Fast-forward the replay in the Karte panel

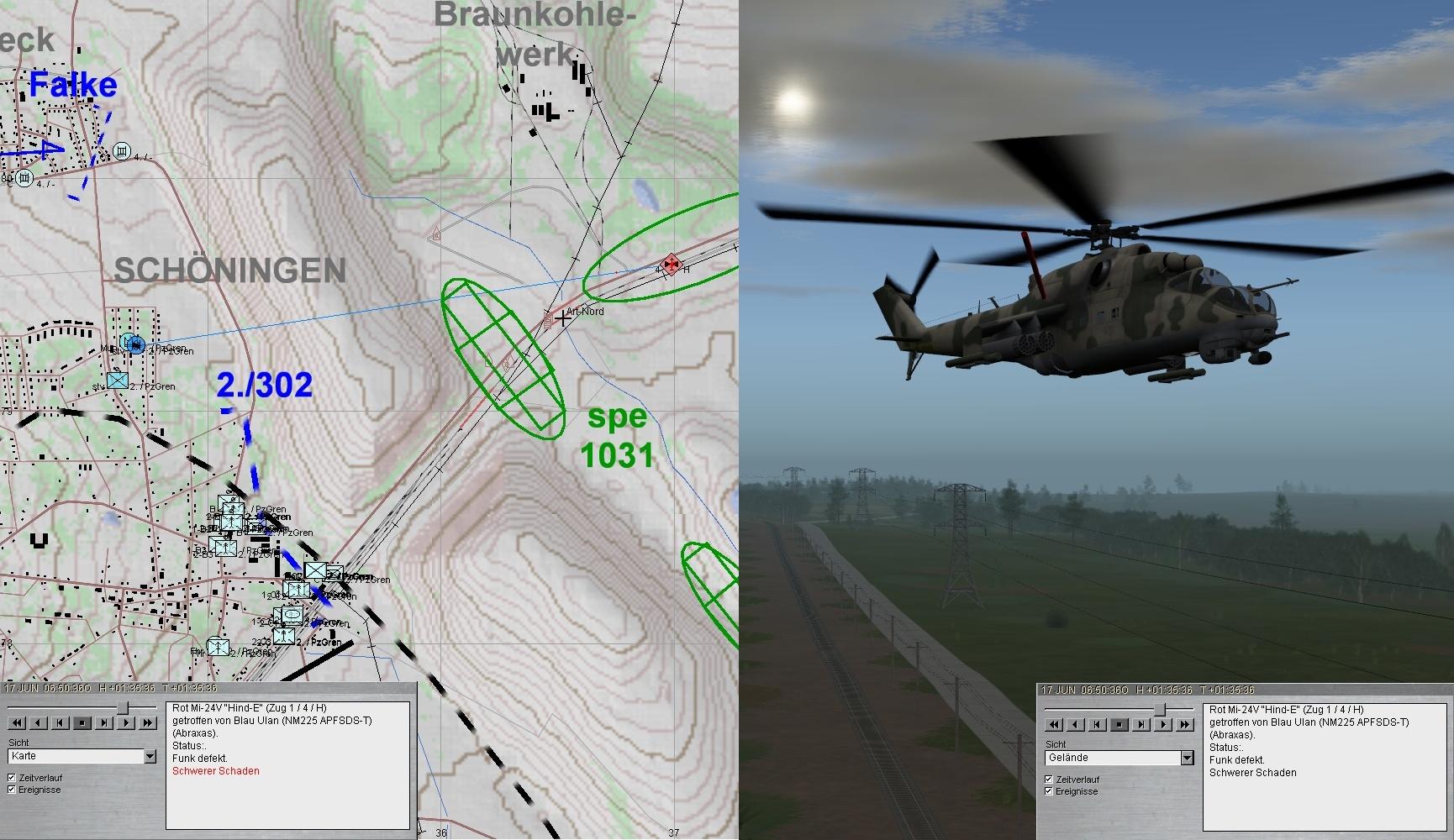148,722
